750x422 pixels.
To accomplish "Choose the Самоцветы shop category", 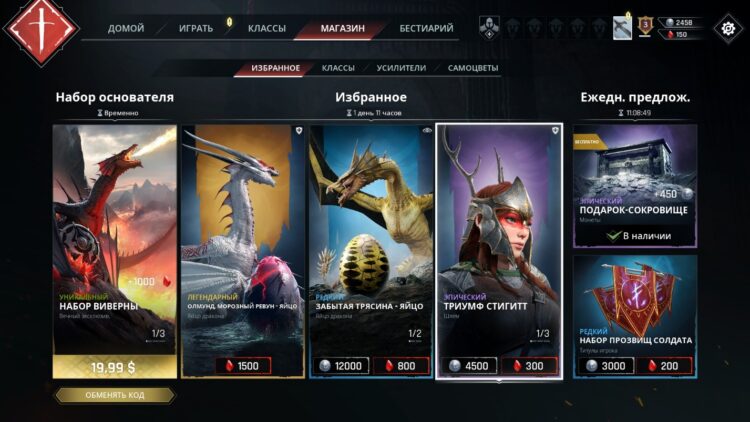I will pos(473,68).
